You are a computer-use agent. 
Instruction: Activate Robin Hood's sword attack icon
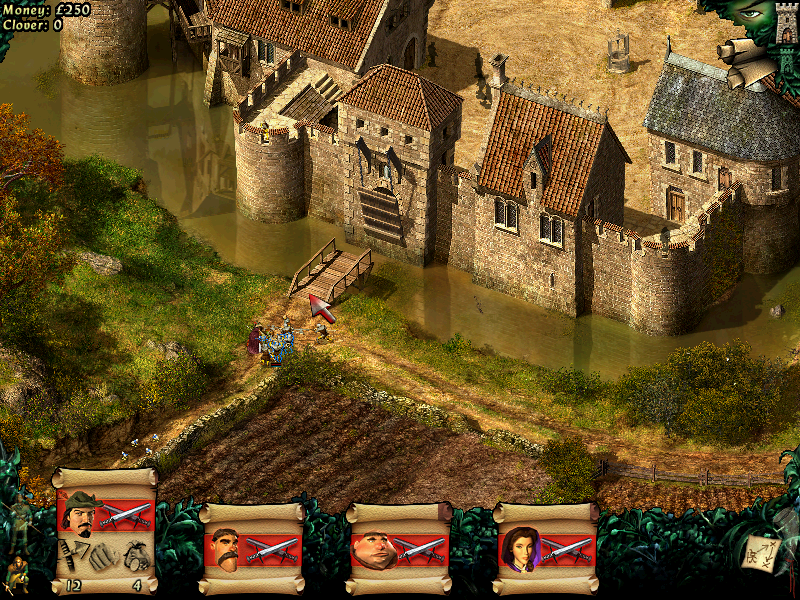pyautogui.click(x=126, y=515)
